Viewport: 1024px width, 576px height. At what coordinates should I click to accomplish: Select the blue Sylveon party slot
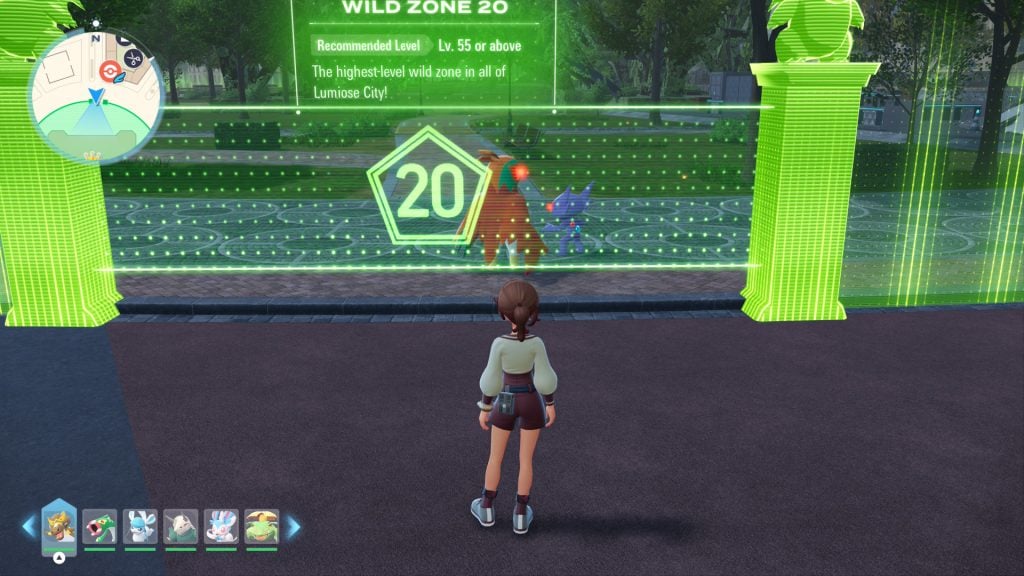coord(221,526)
